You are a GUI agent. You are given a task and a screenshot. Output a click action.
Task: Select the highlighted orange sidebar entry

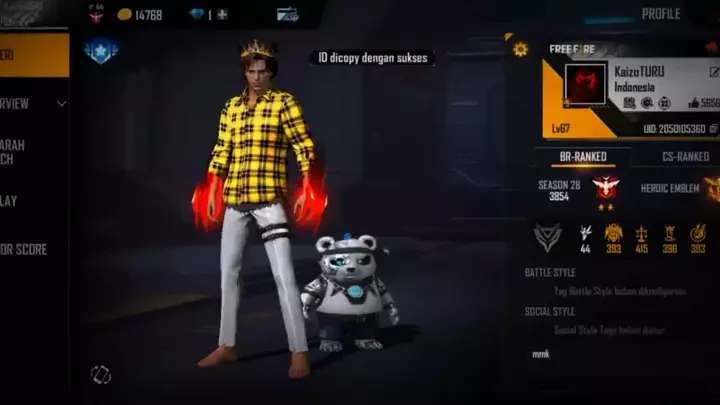(34, 55)
